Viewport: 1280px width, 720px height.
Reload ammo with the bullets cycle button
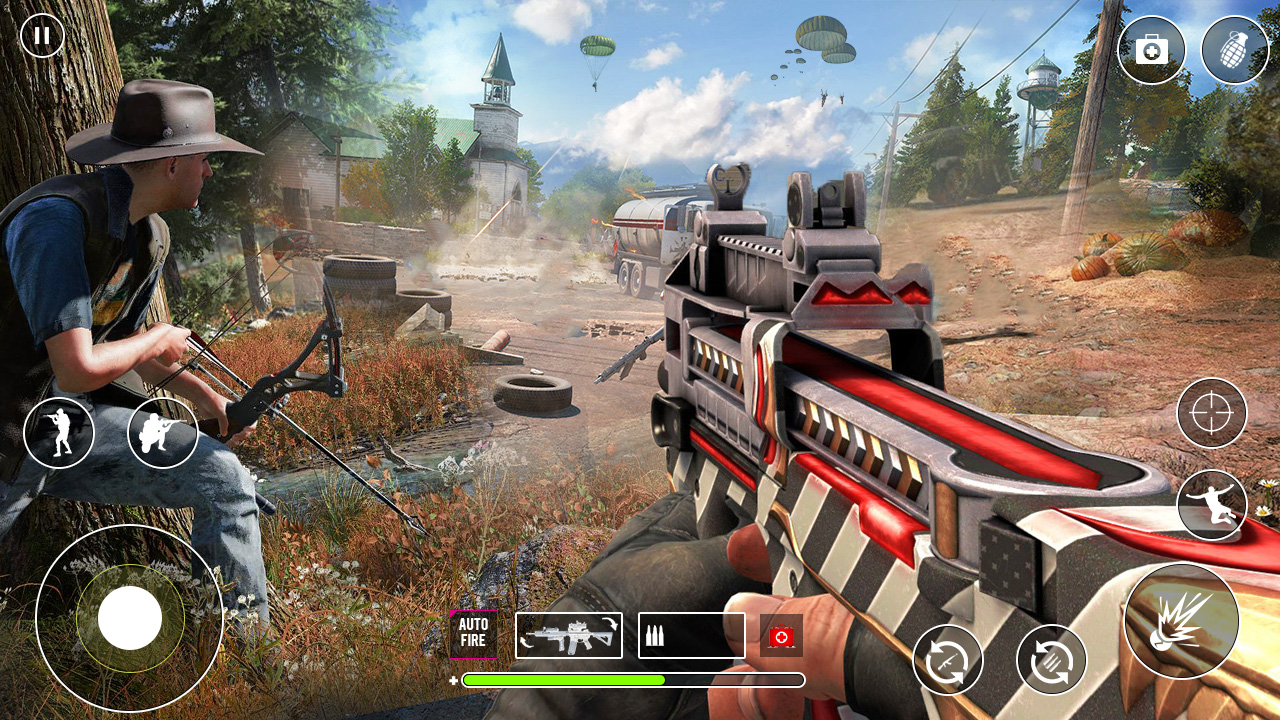pos(1051,660)
